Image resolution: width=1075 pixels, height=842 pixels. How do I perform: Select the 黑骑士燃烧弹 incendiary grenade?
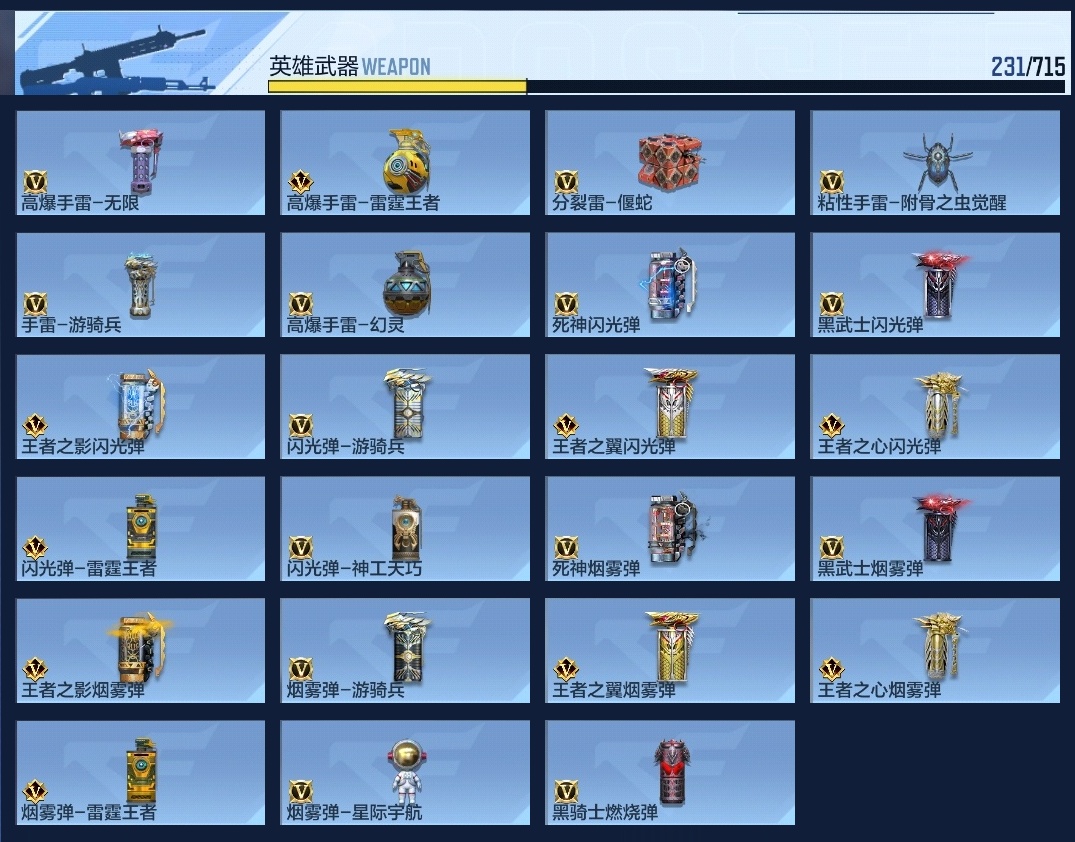(670, 773)
